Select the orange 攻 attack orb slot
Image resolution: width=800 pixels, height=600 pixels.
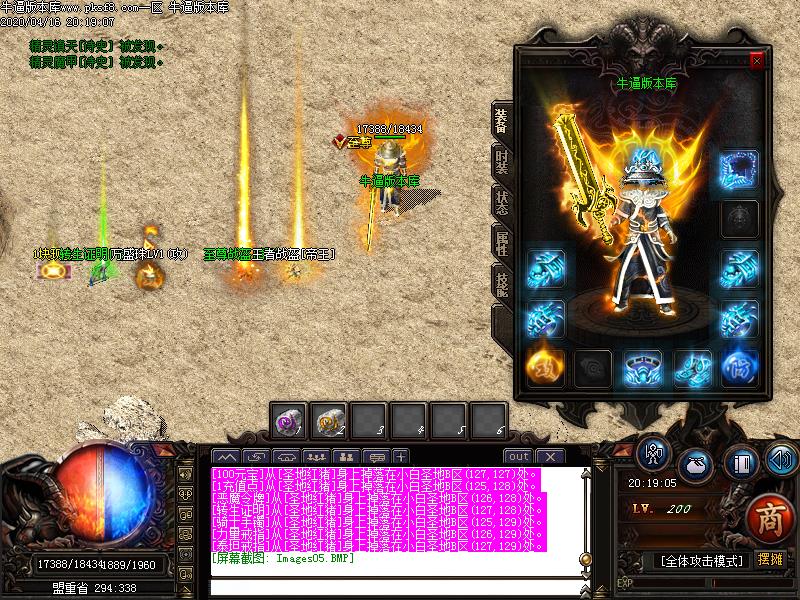click(x=545, y=366)
